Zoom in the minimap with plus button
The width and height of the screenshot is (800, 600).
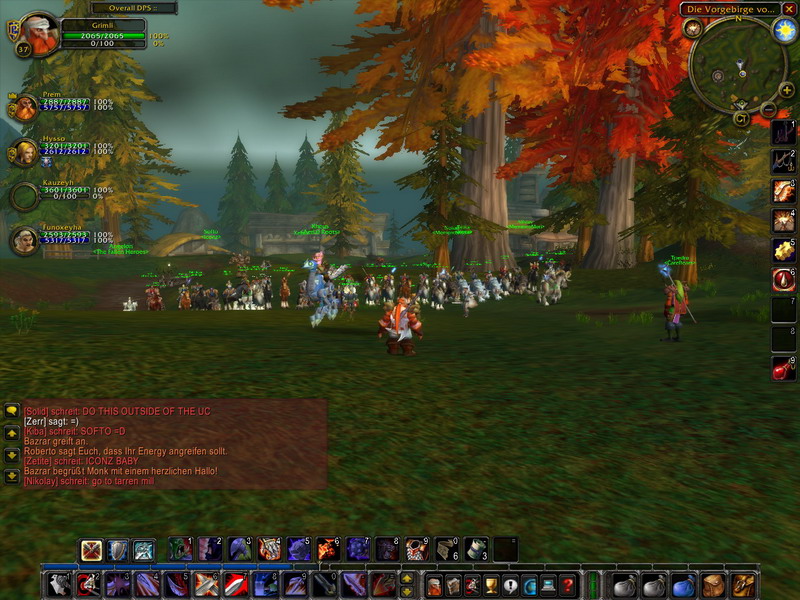coord(787,90)
